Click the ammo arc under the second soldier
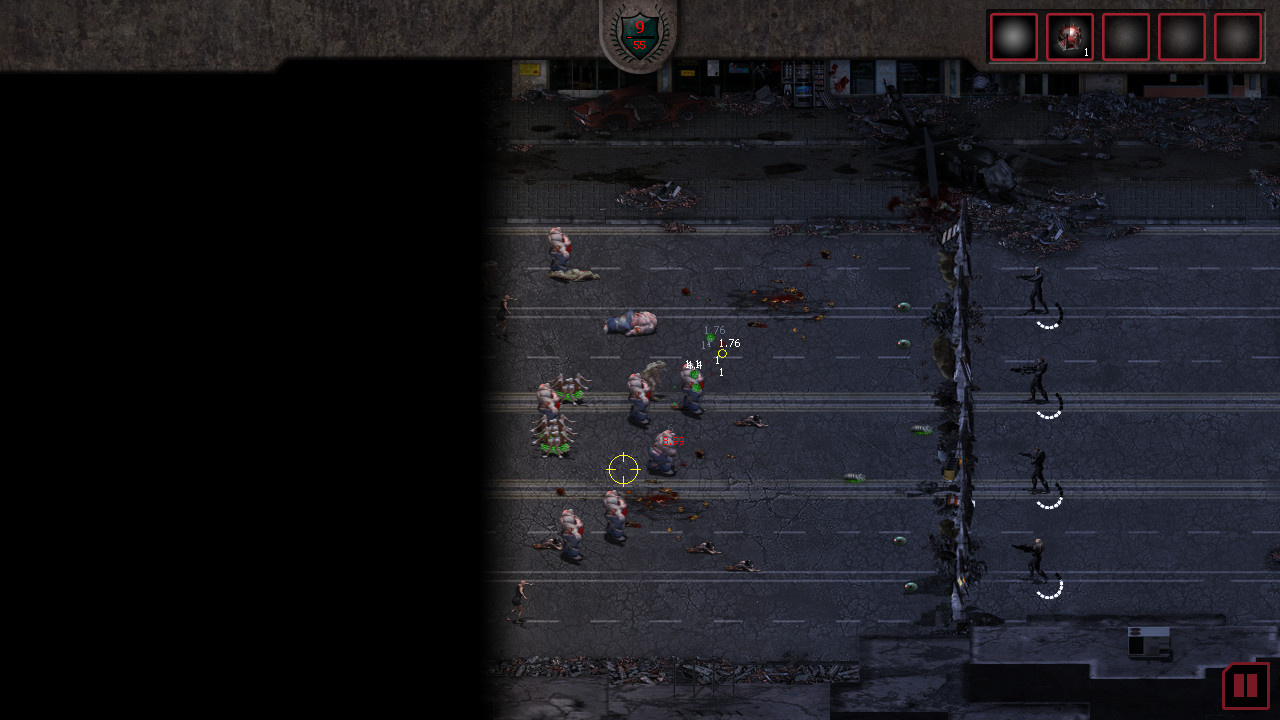 point(1047,414)
